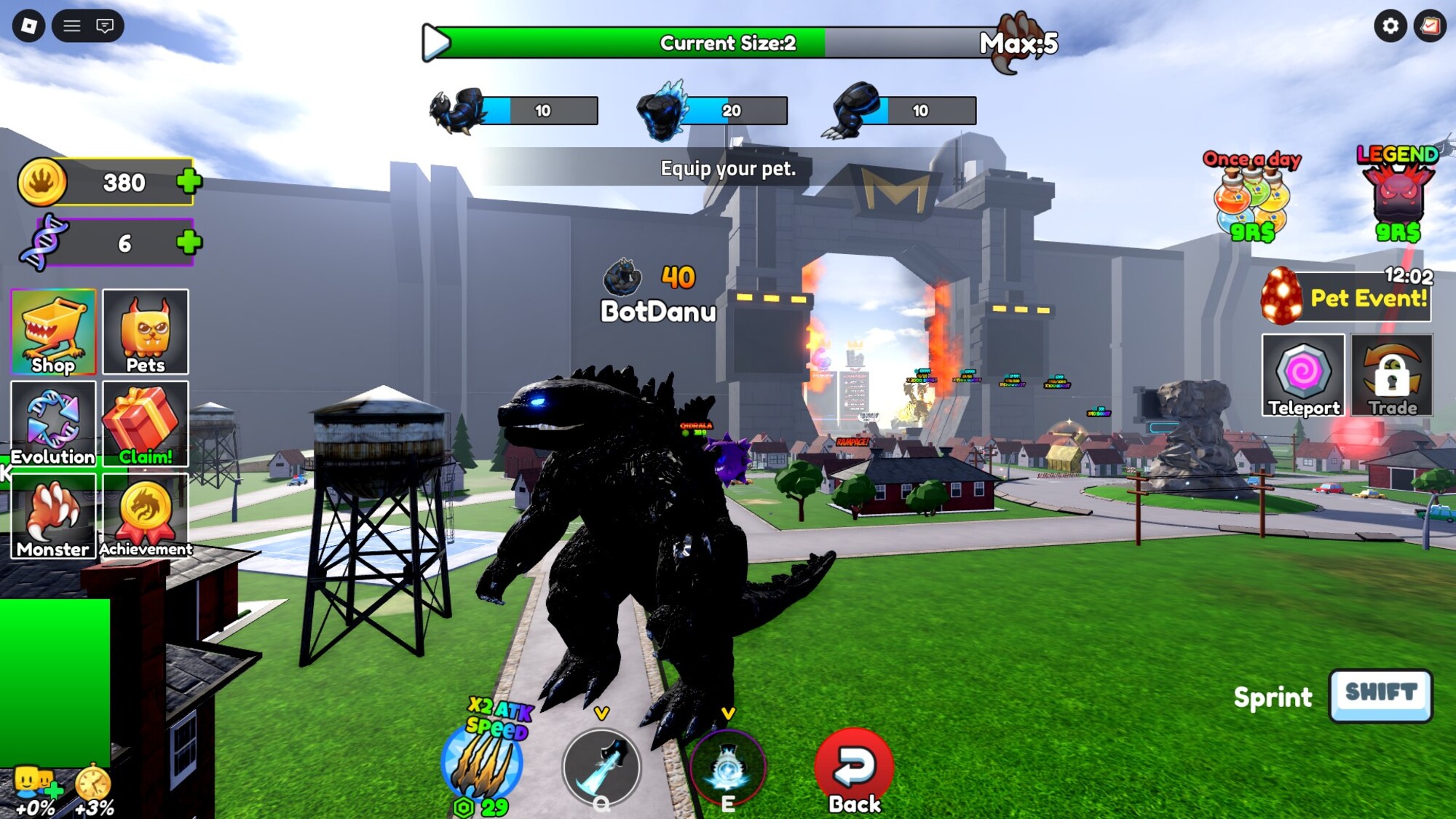Viewport: 1456px width, 819px height.
Task: Open the Shop menu
Action: tap(53, 332)
